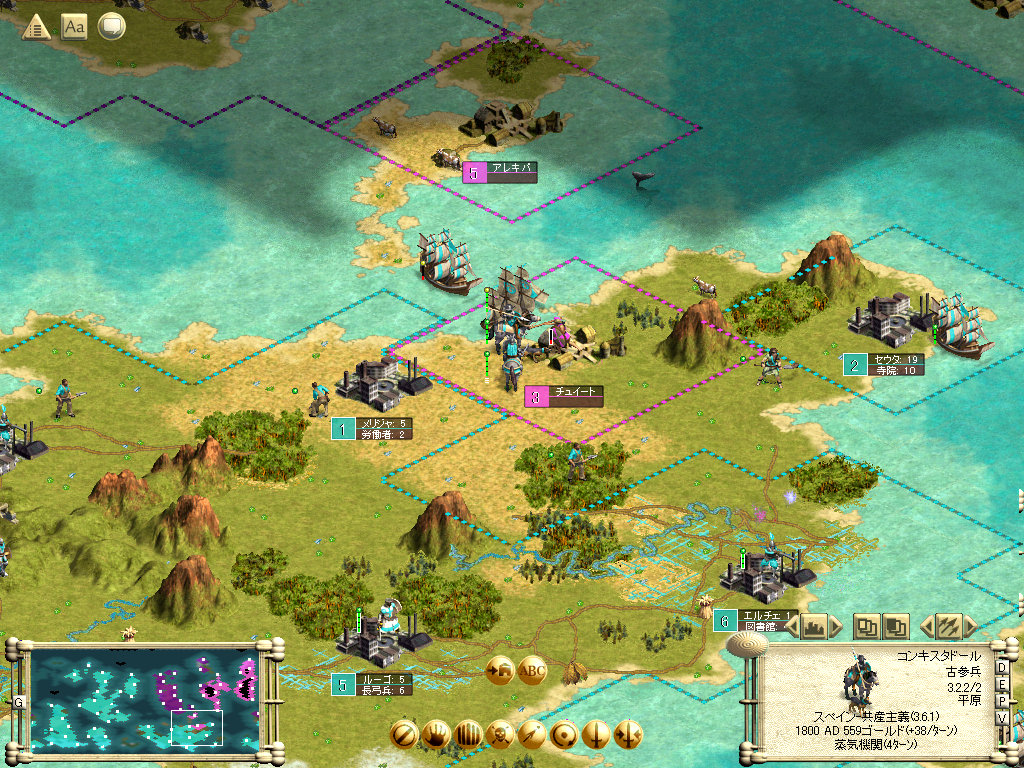Screen dimensions: 1024x768
Task: Click the speech bubble advisor icon
Action: (x=111, y=27)
